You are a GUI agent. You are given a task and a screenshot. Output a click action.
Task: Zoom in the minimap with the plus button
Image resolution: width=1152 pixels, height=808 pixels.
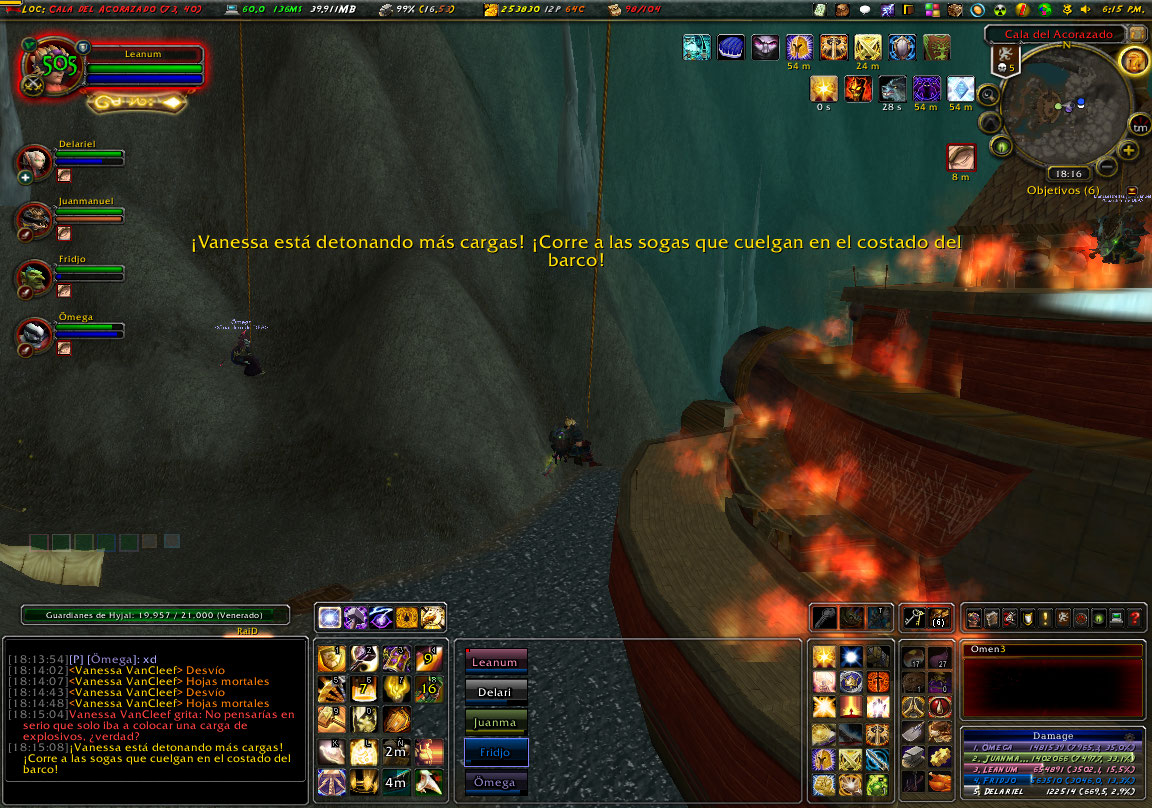coord(1129,151)
